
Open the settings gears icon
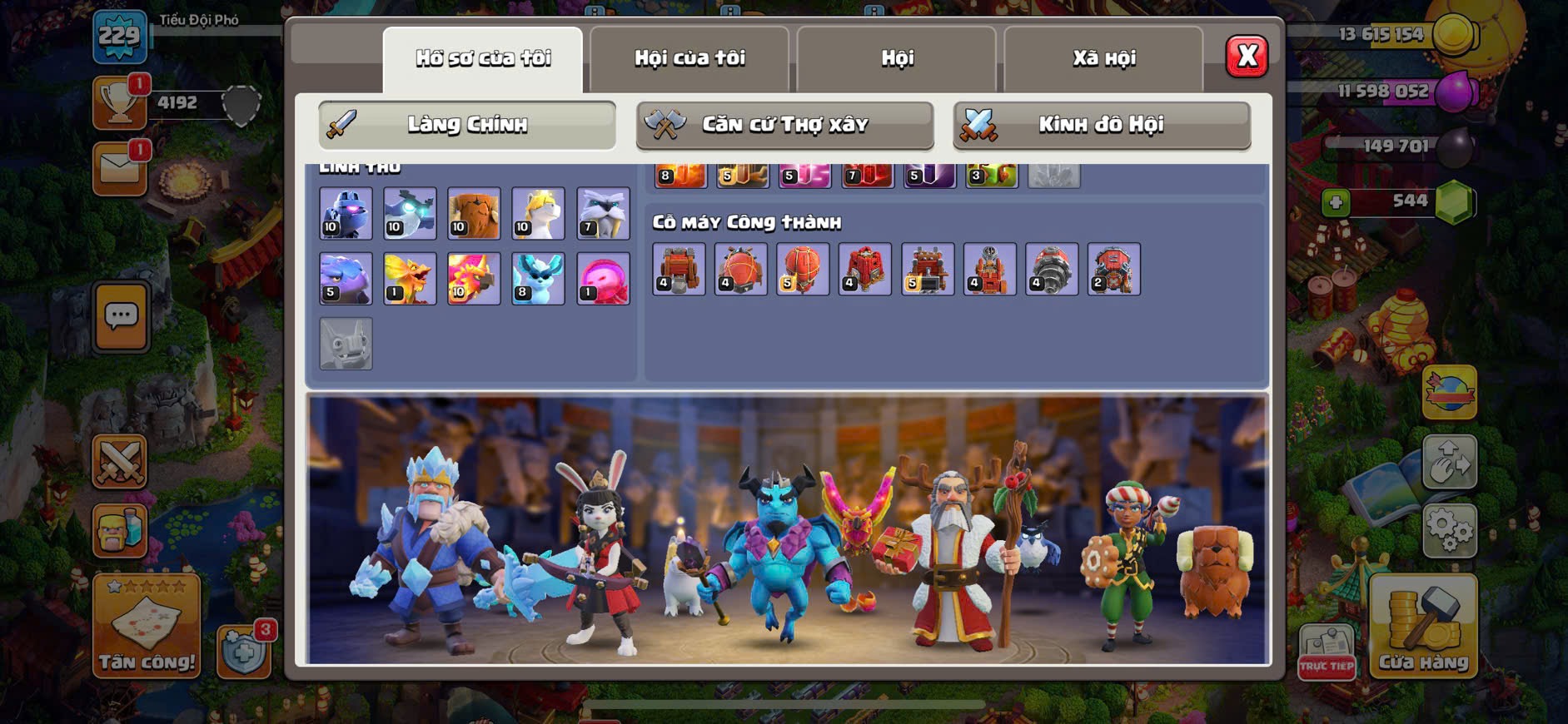click(1449, 529)
